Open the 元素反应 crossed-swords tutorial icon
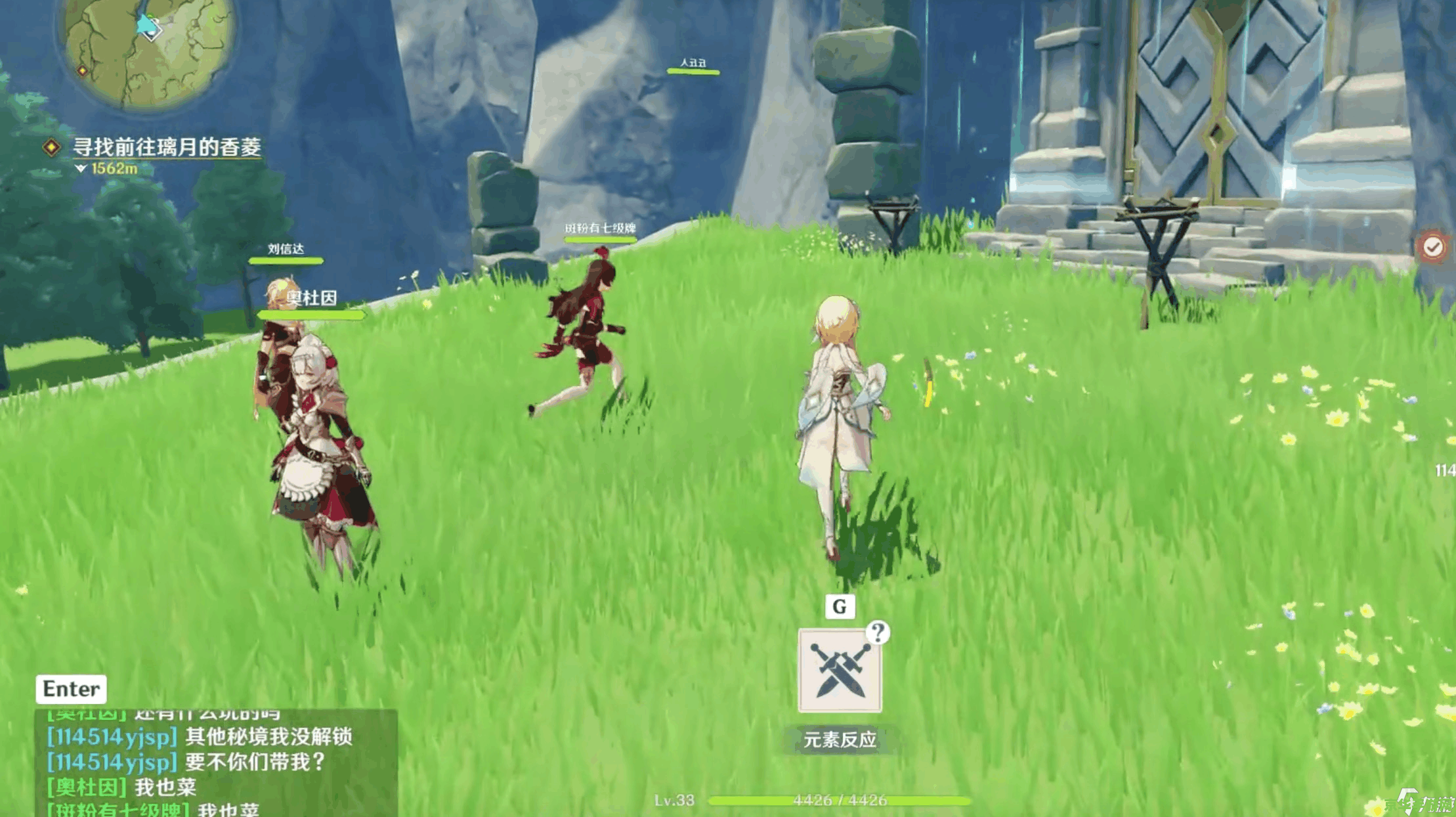Viewport: 1456px width, 817px height. click(x=840, y=671)
